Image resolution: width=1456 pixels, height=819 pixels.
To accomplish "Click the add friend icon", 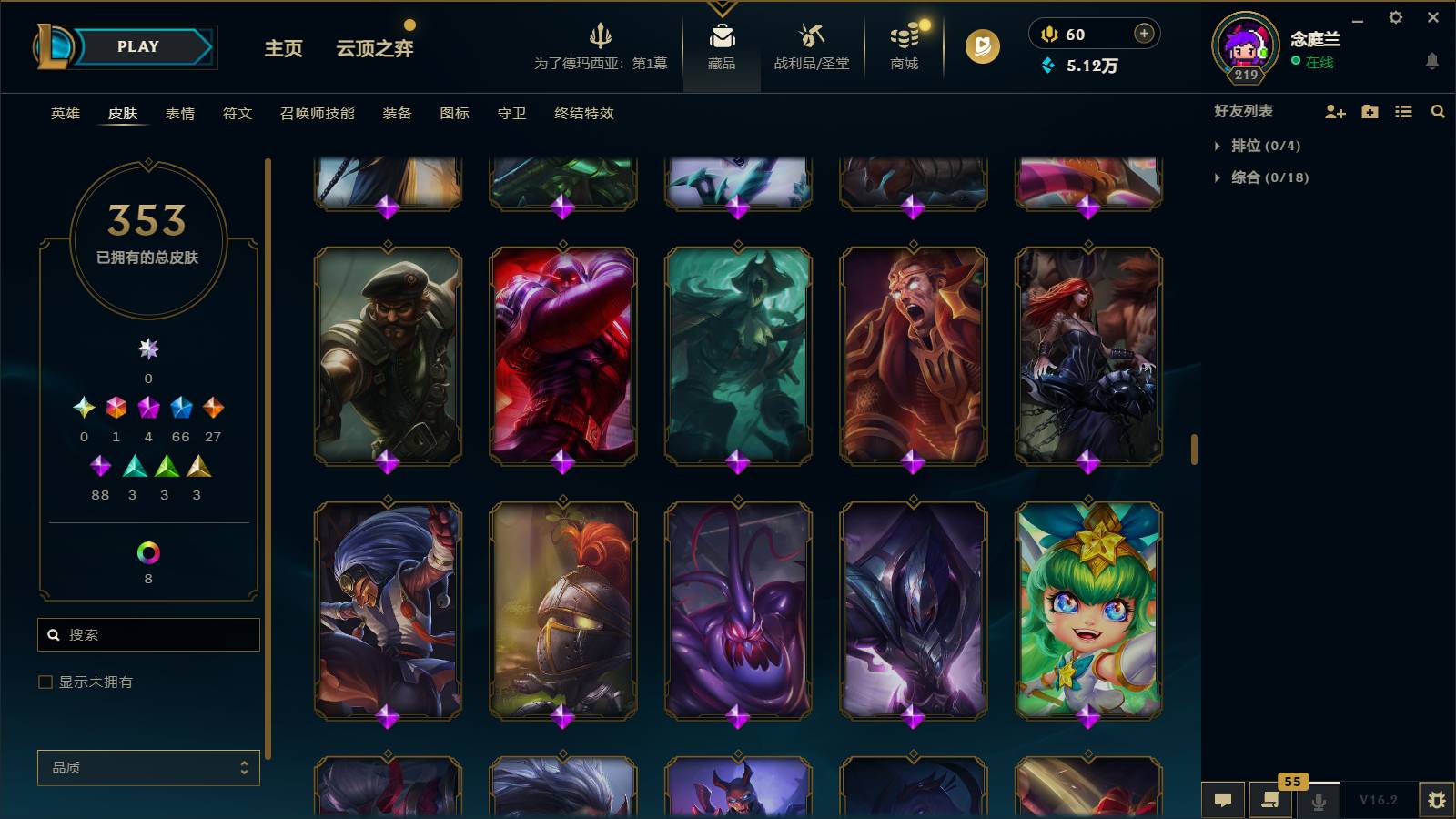I will 1334,111.
